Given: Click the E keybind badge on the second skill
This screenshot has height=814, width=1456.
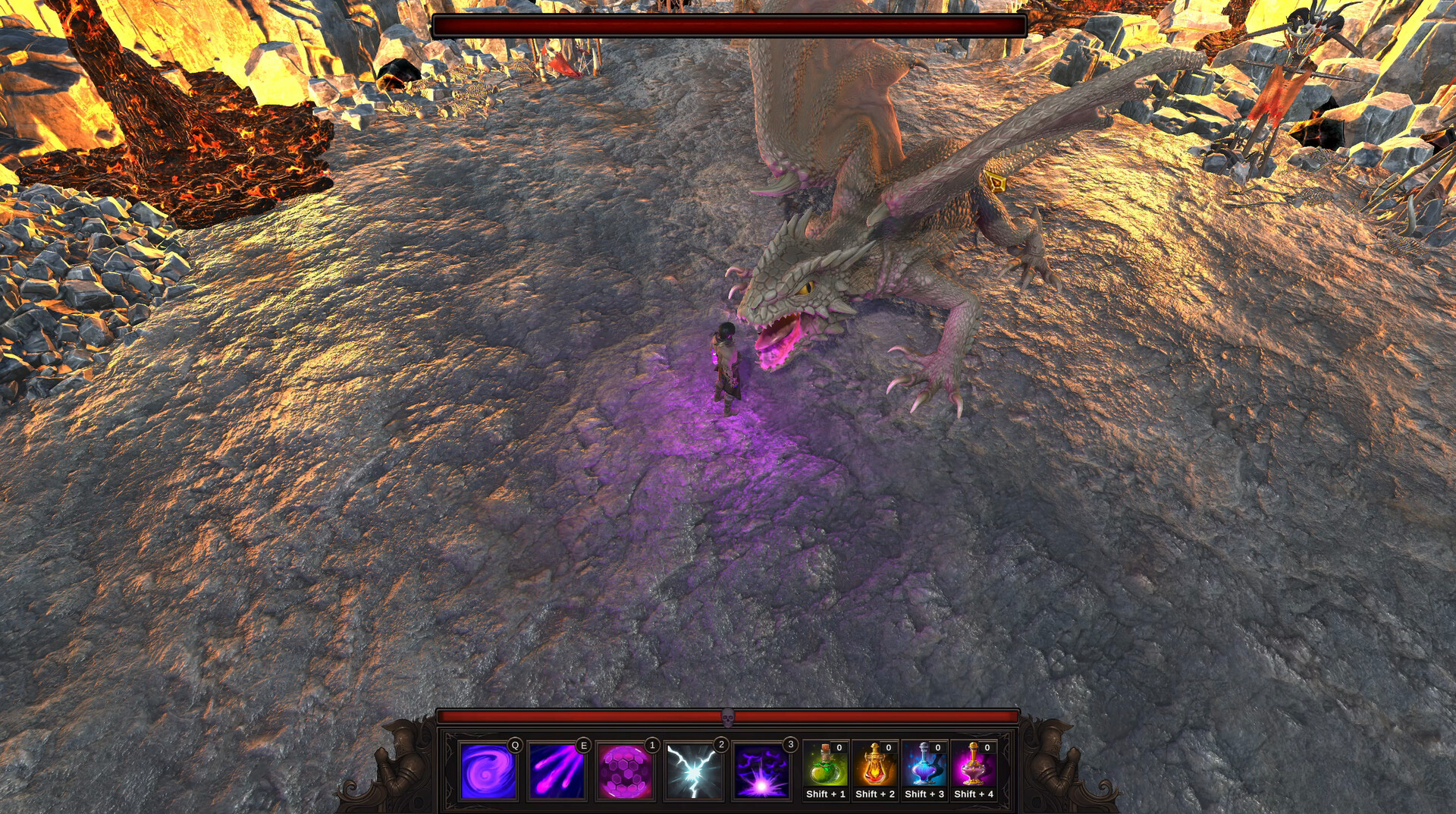Looking at the screenshot, I should pyautogui.click(x=582, y=745).
